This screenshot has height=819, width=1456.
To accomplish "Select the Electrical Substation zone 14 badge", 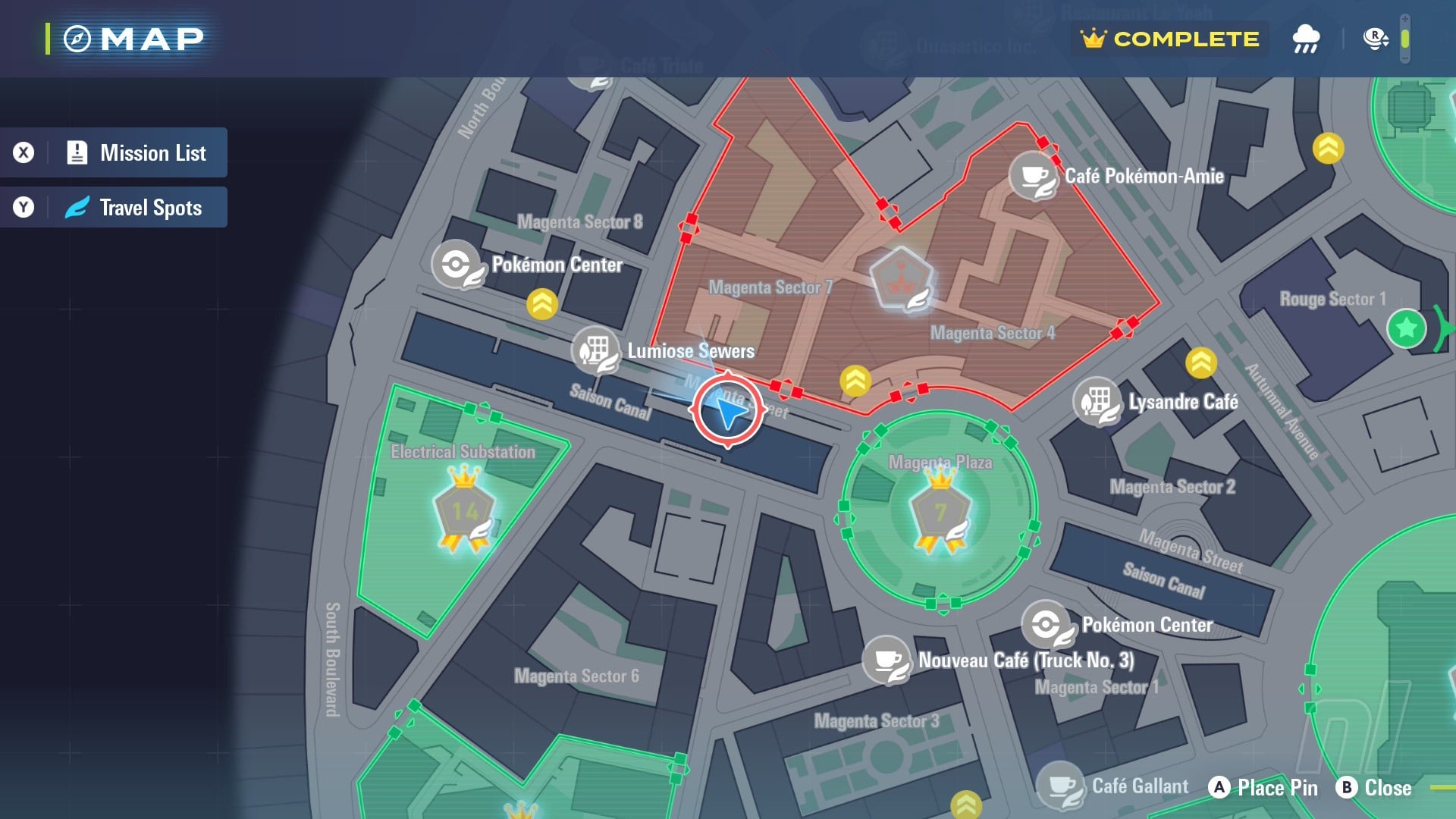I will [464, 512].
